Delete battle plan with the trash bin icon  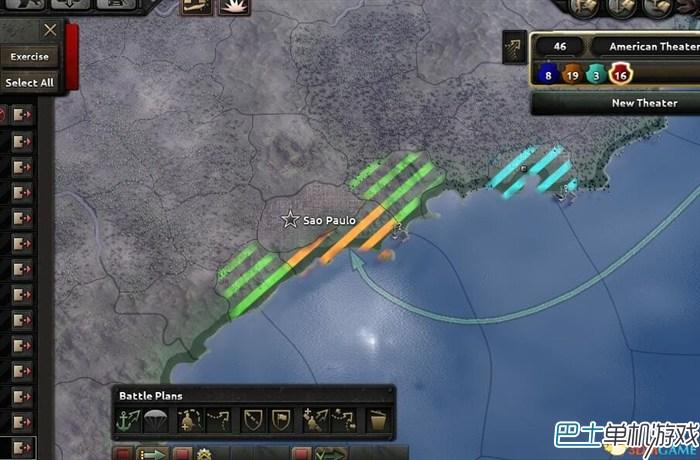coord(378,417)
